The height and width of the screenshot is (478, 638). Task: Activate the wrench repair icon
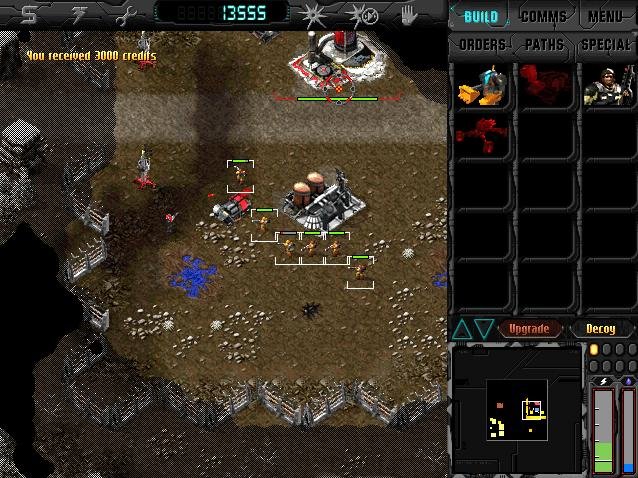pos(124,14)
